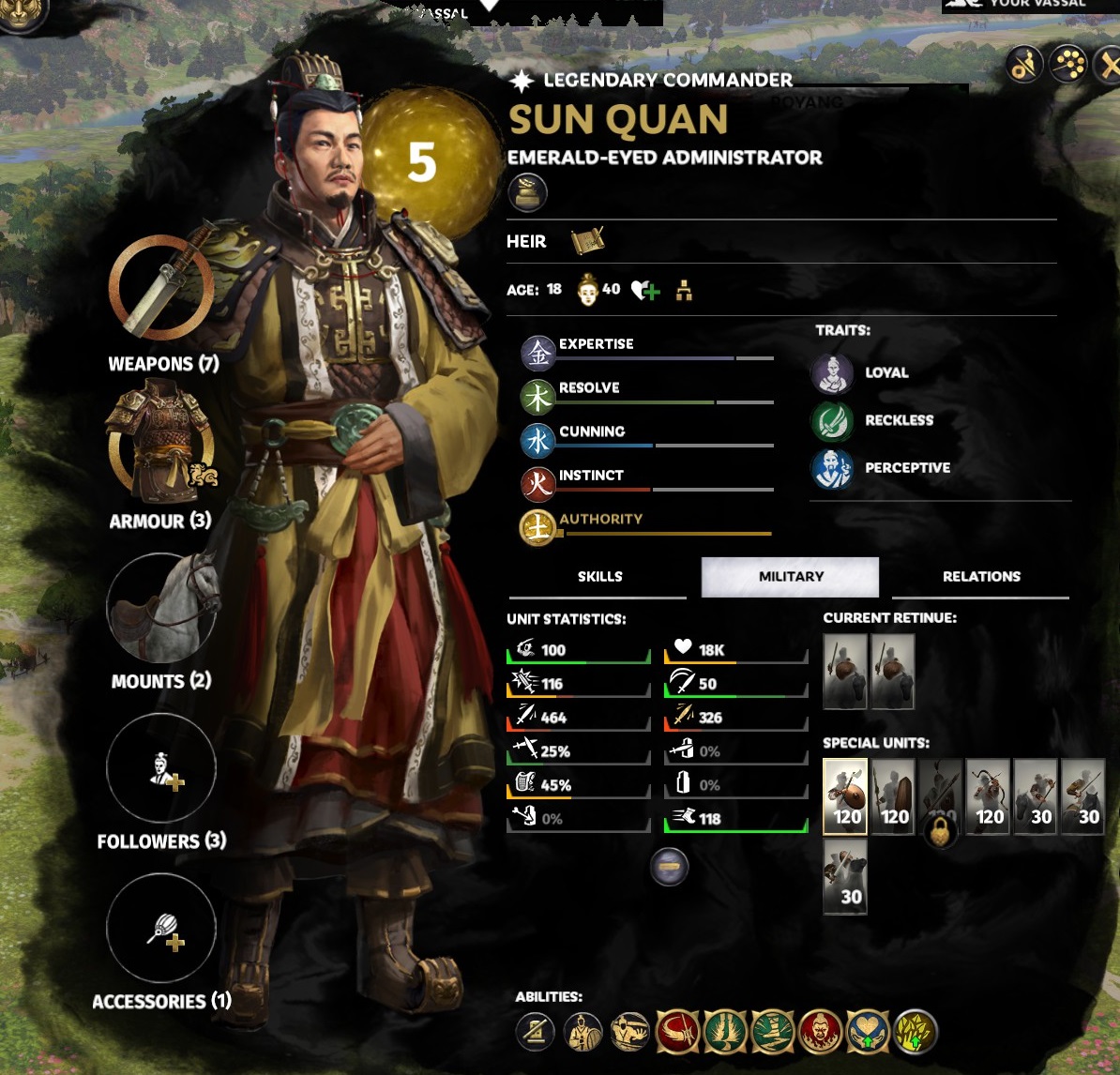Add a follower in Followers slot

(x=160, y=768)
